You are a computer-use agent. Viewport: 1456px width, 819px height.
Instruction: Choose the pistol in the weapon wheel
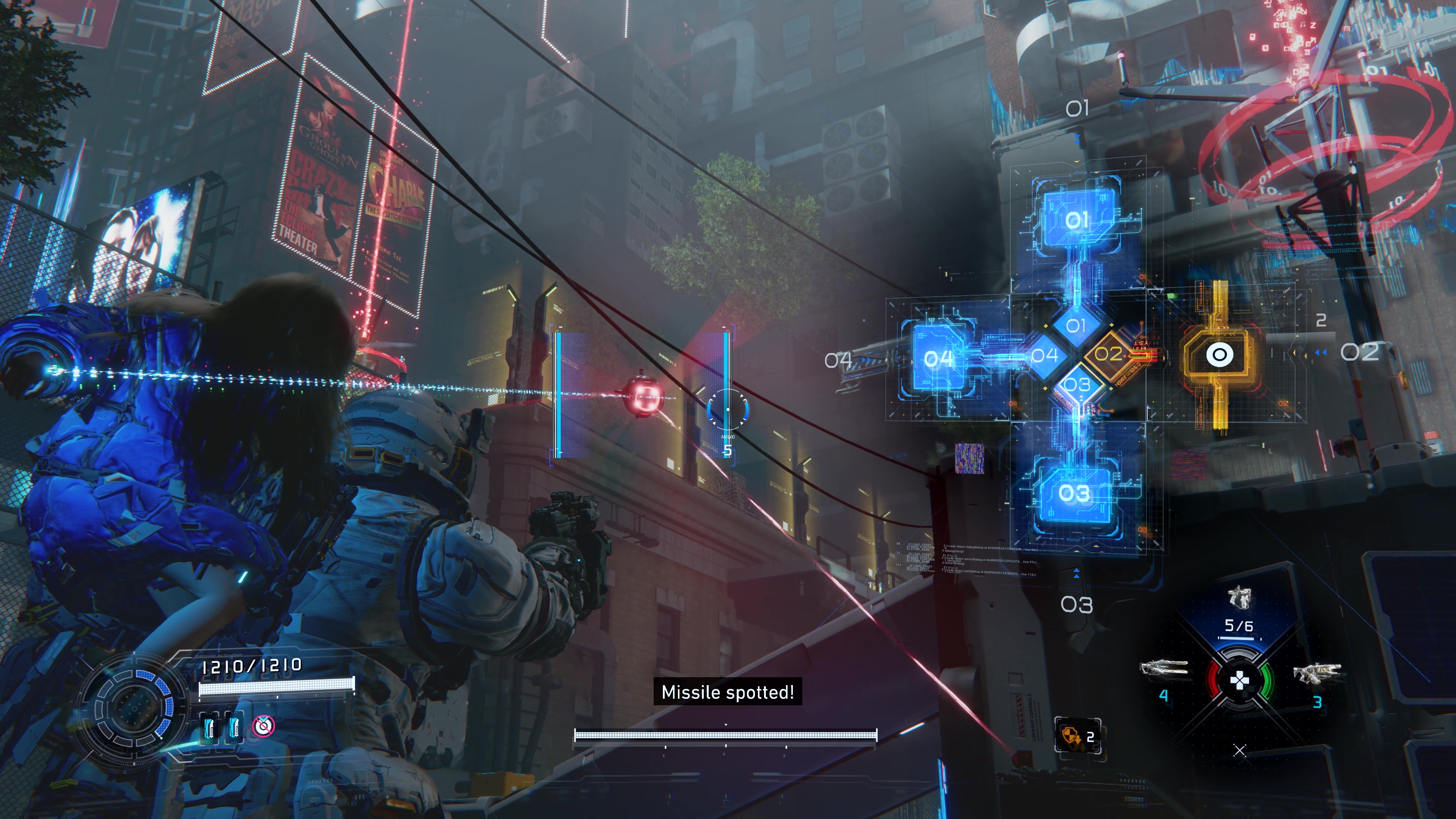tap(1239, 598)
